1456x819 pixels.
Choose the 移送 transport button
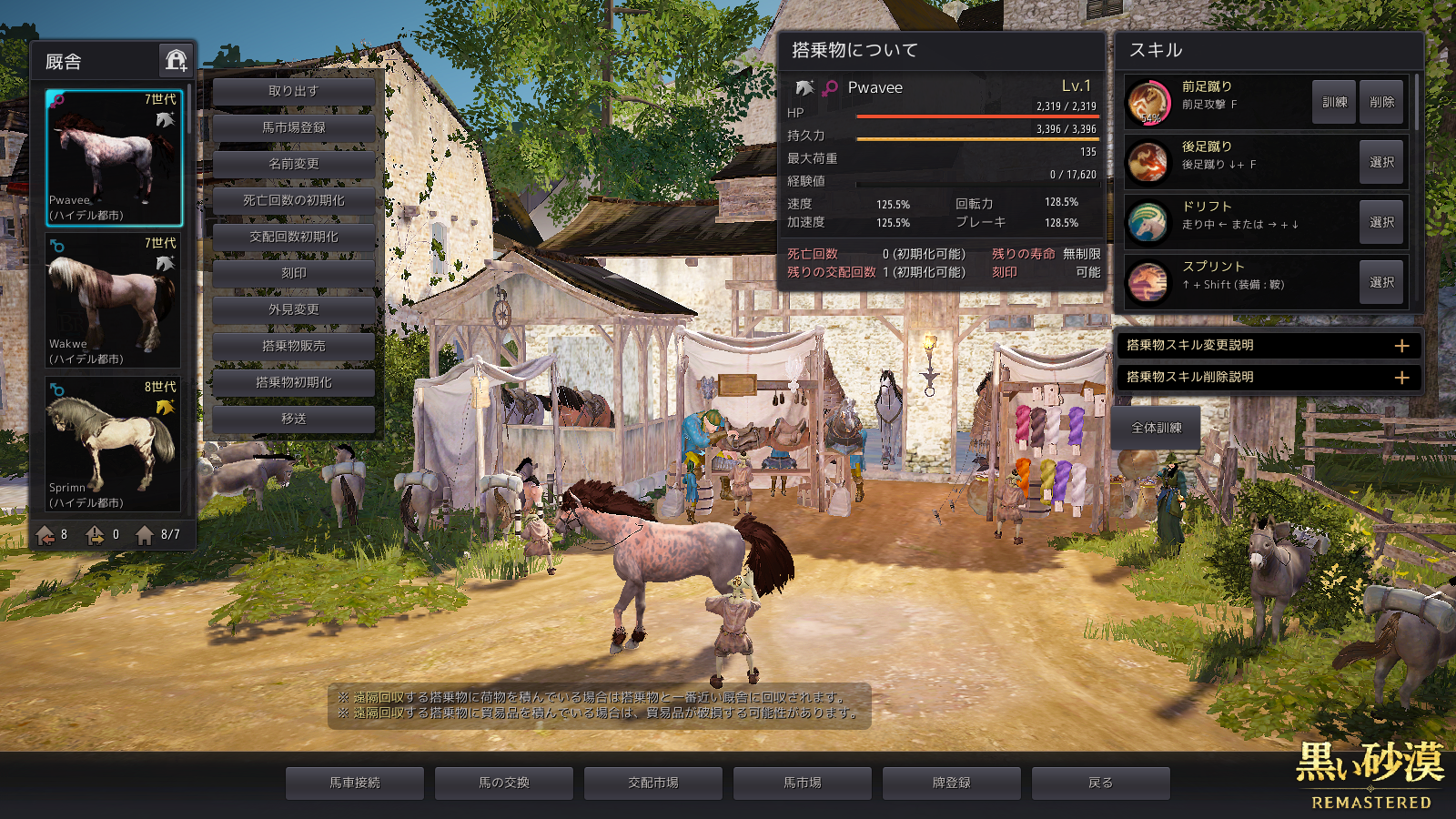click(293, 419)
